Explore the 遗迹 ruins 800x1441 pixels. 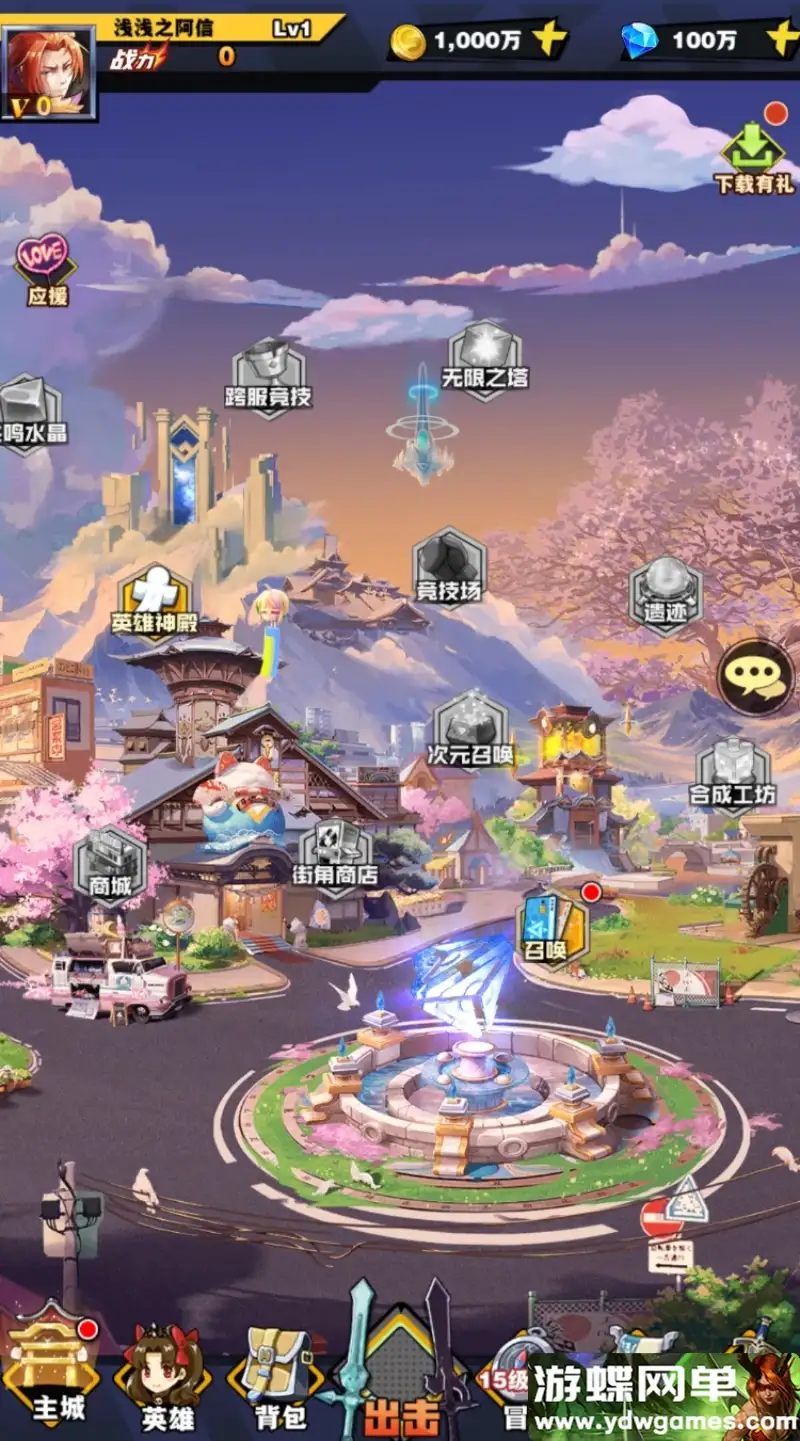point(665,593)
